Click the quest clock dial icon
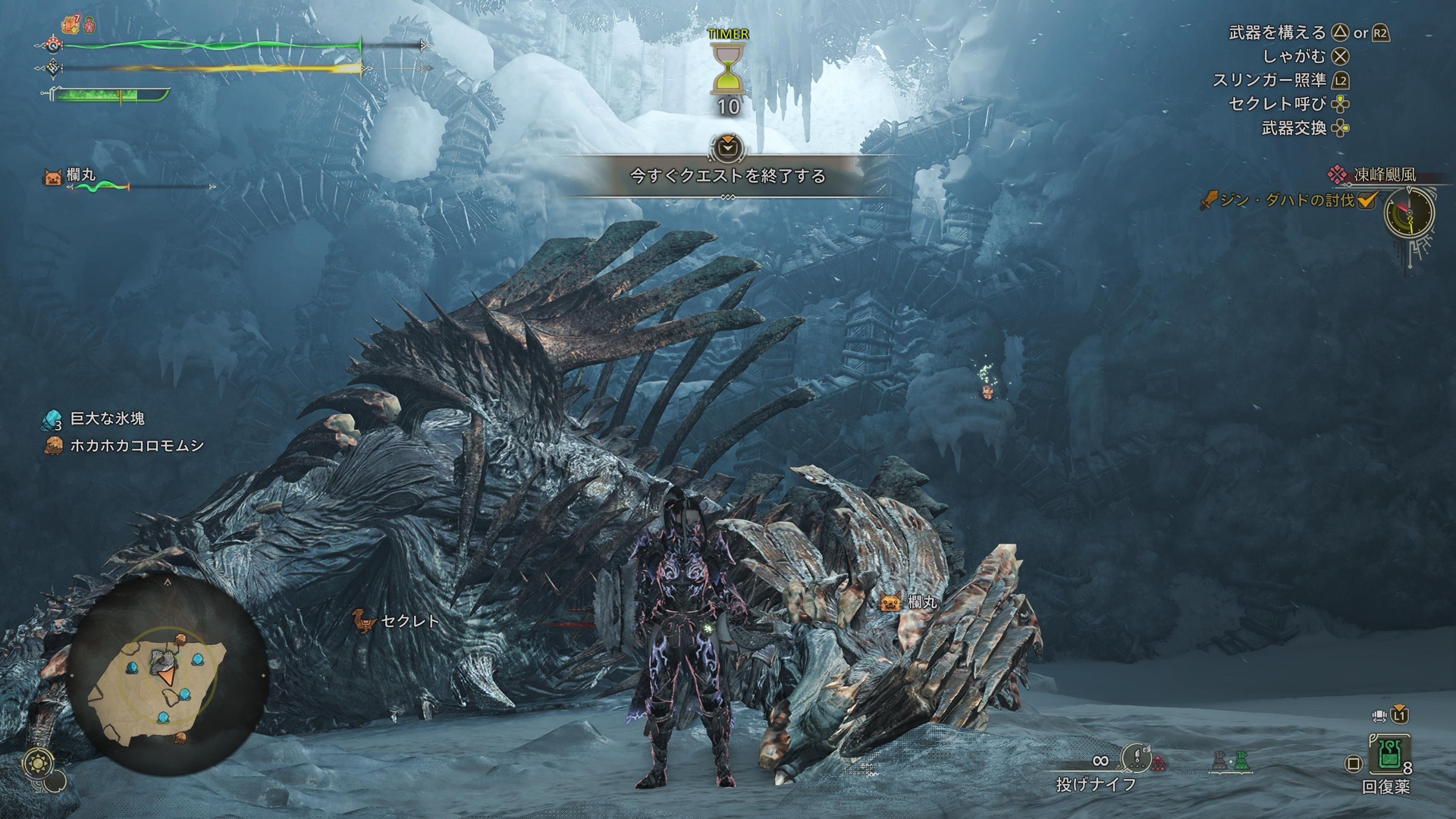This screenshot has width=1456, height=819. [1409, 212]
